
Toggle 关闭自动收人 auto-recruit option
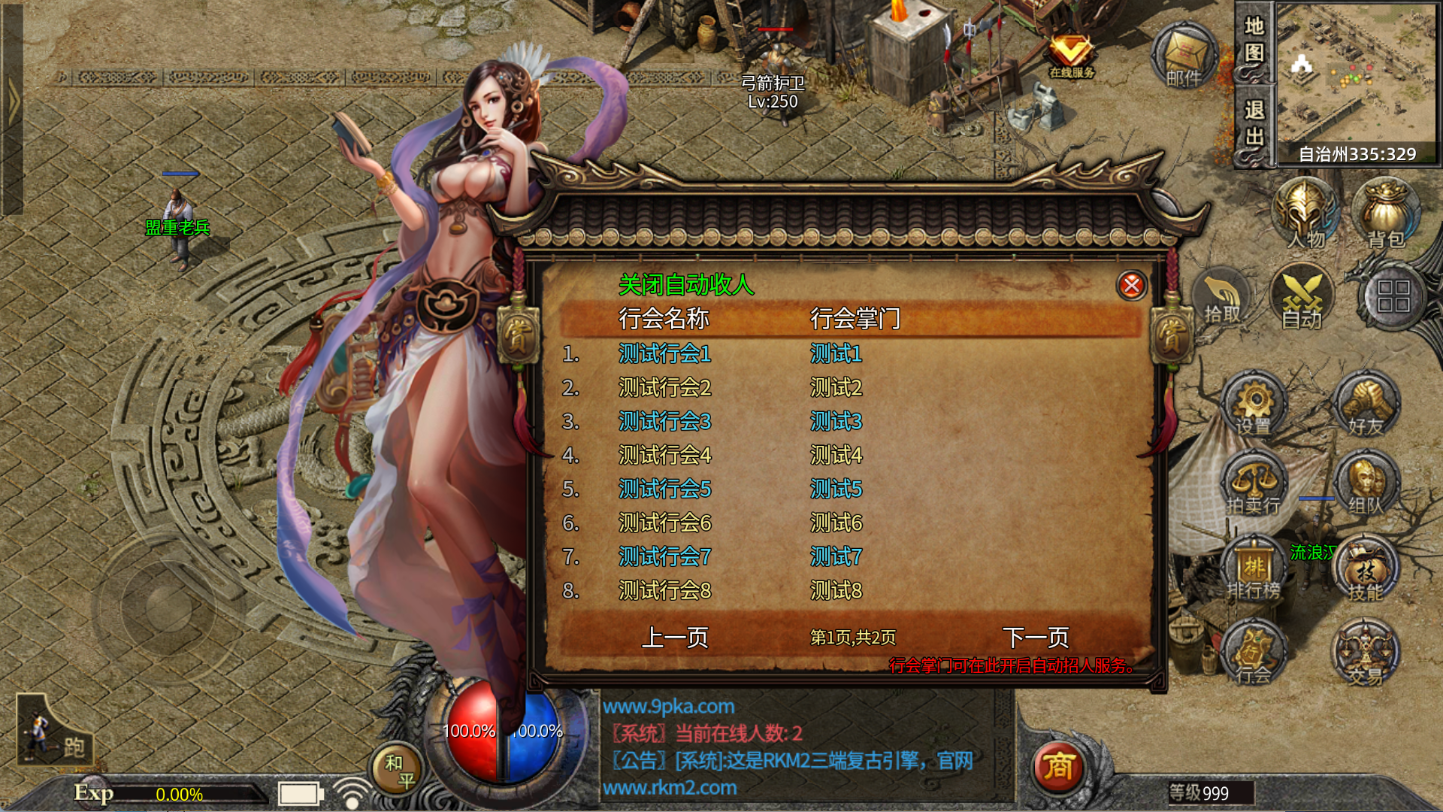686,285
